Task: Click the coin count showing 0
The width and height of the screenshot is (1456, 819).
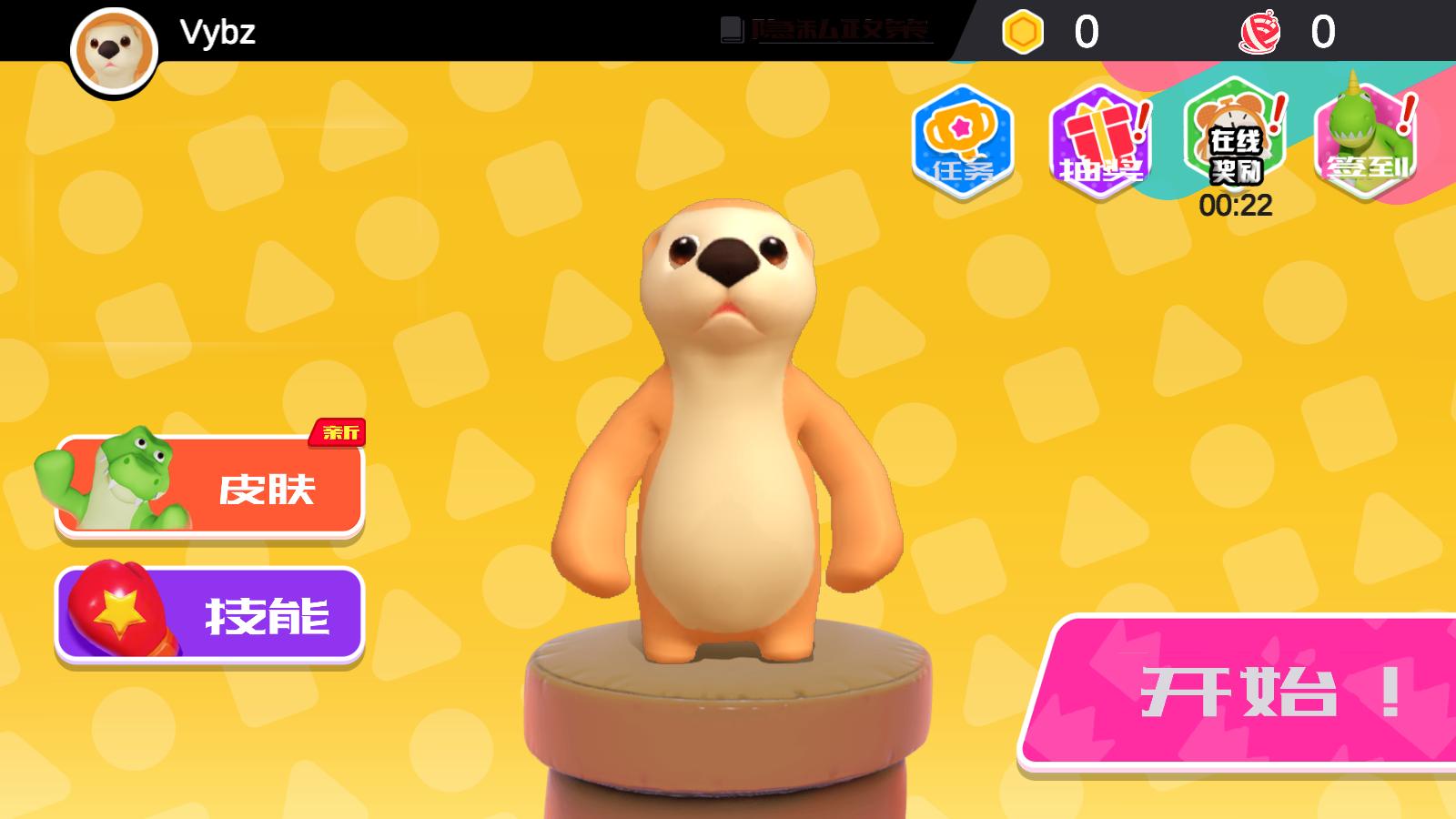Action: point(1083,31)
